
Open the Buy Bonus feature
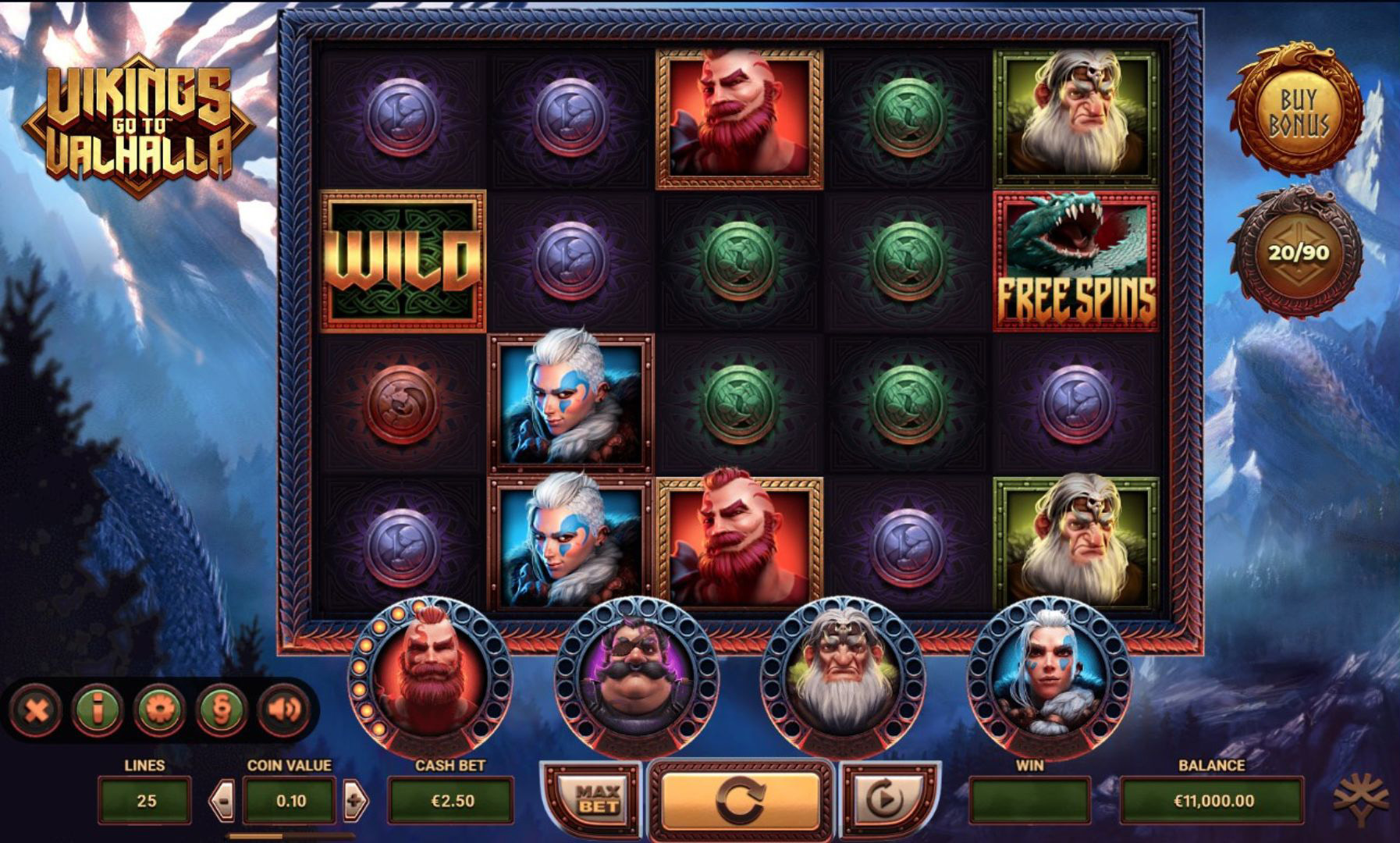pyautogui.click(x=1298, y=113)
